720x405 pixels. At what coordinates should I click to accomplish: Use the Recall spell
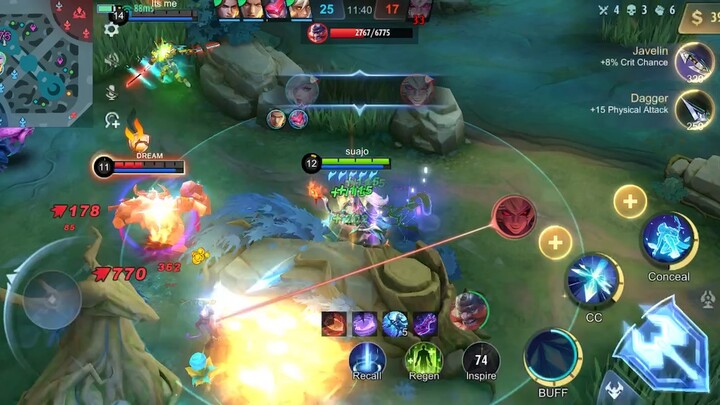pos(367,360)
